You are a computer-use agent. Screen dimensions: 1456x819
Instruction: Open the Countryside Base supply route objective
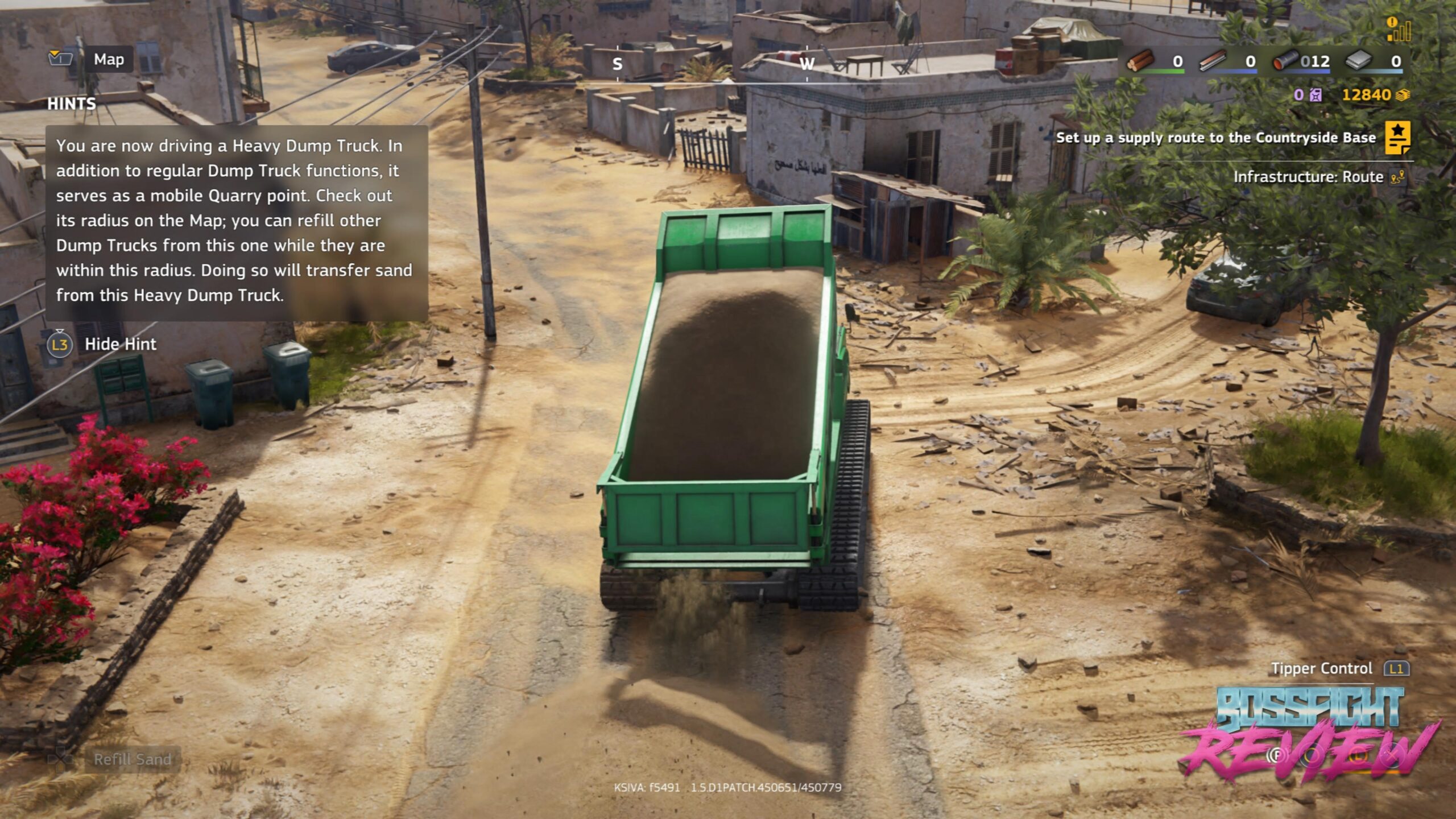click(1216, 138)
